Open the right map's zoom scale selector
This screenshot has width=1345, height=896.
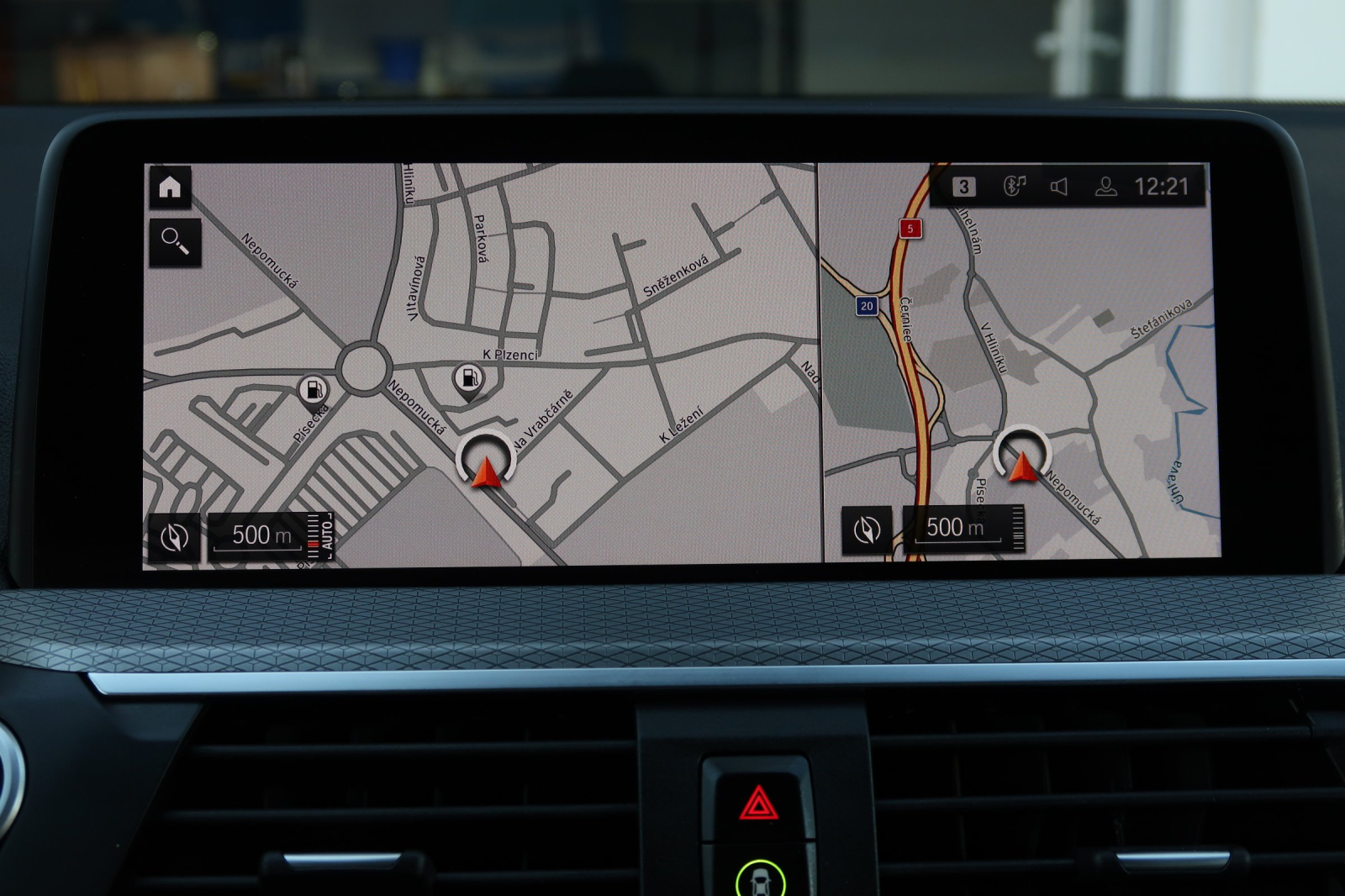tap(957, 526)
